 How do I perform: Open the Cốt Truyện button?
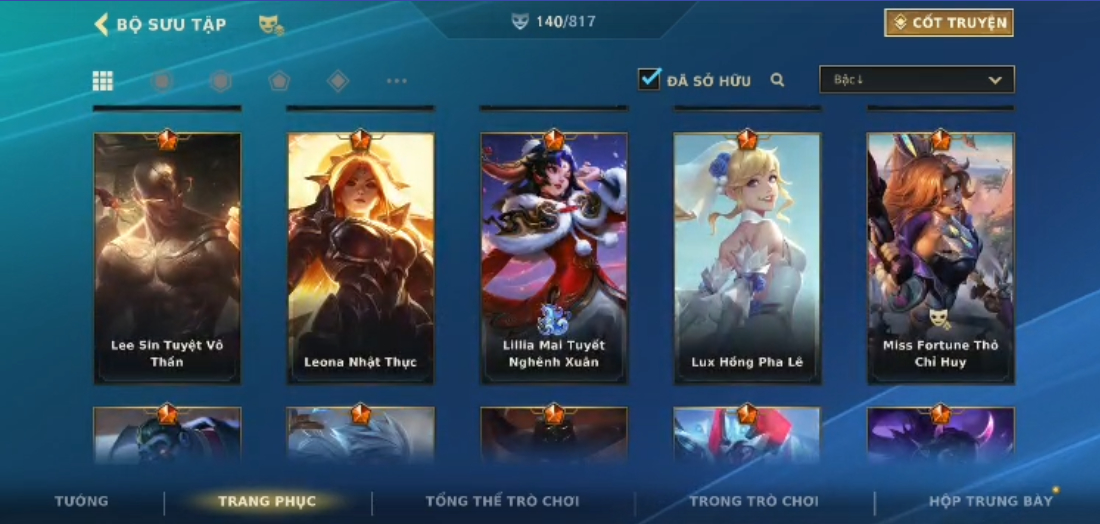[948, 23]
